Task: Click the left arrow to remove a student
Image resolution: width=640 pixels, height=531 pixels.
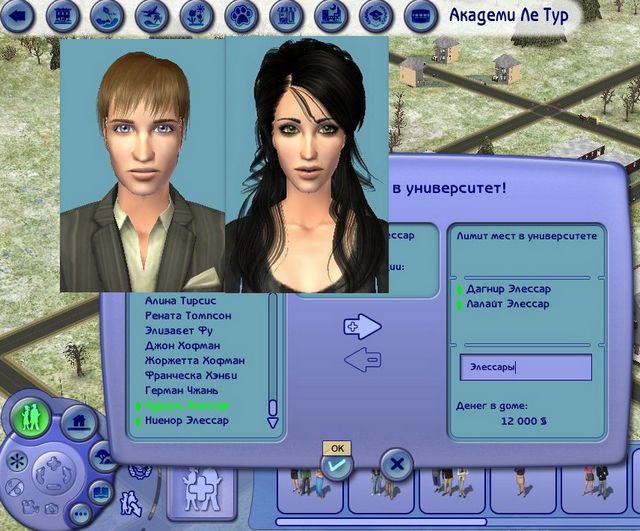Action: [x=362, y=359]
